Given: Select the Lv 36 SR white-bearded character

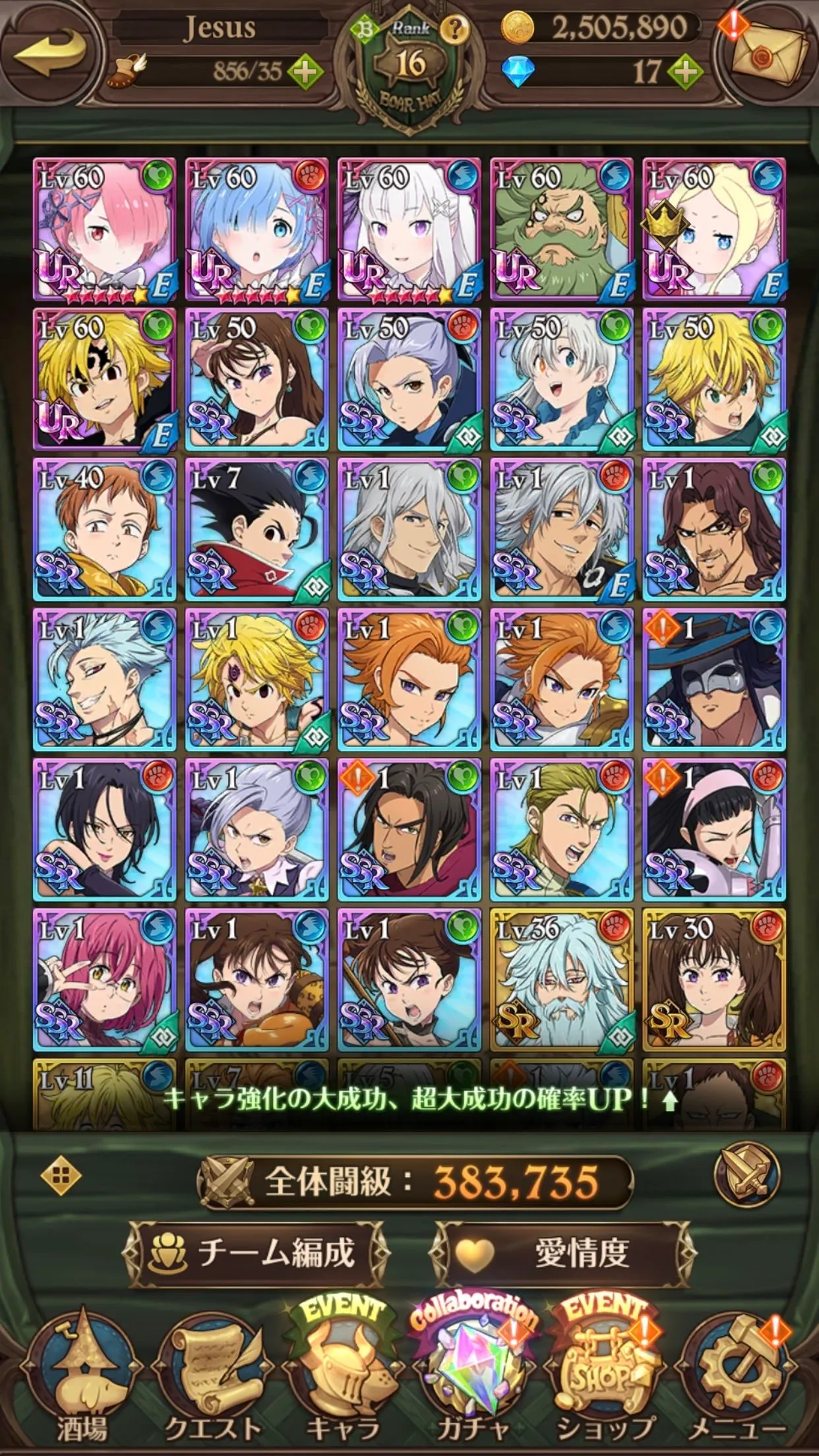Looking at the screenshot, I should [562, 979].
